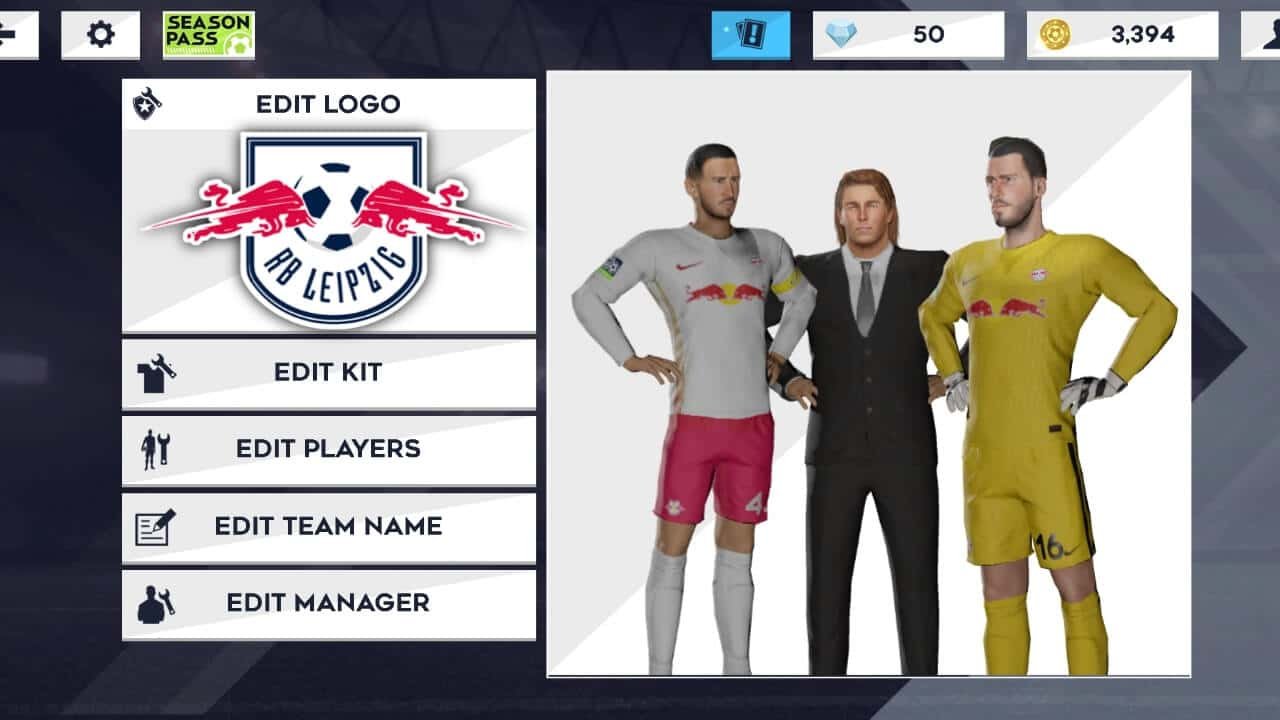Select the Edit Kit menu entry
This screenshot has height=720, width=1280.
coord(328,373)
